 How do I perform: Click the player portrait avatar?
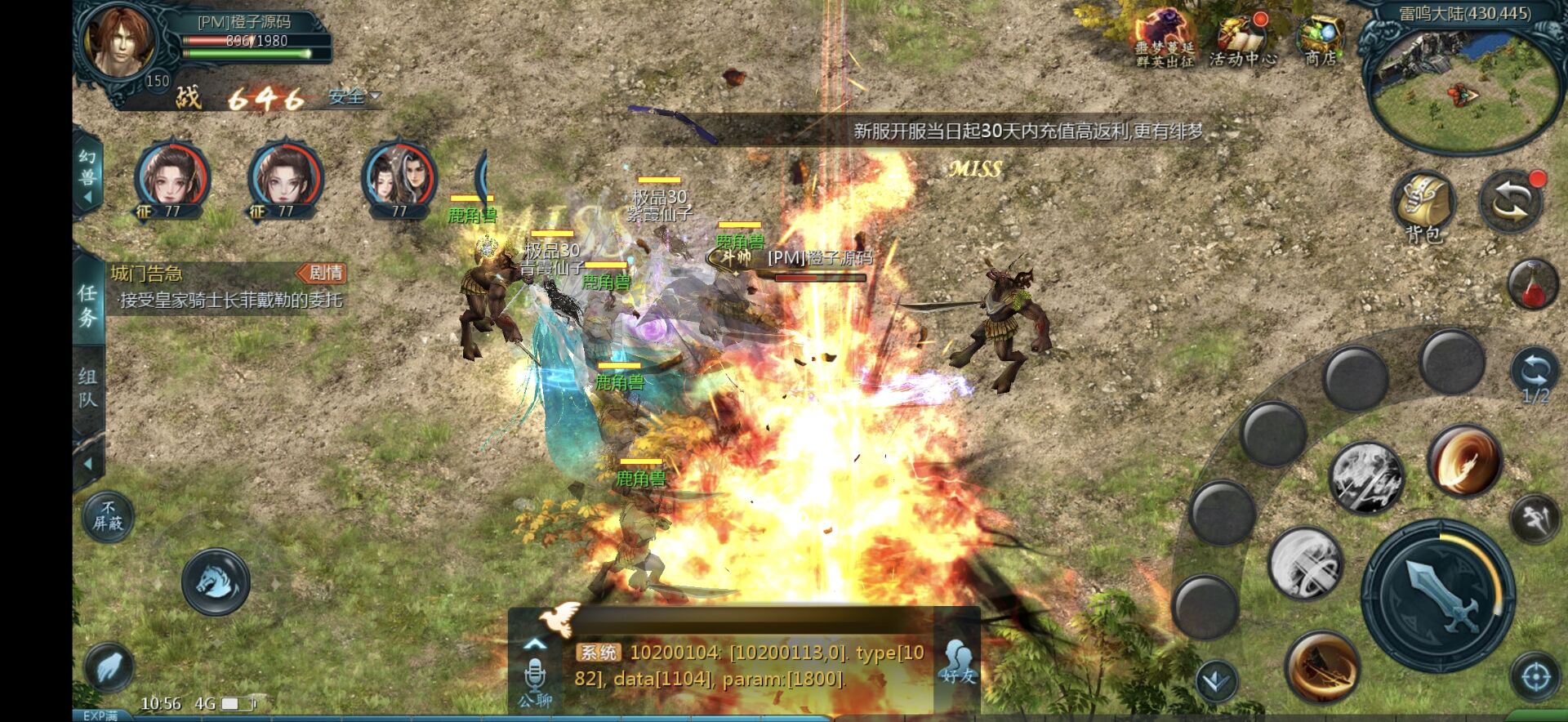point(119,45)
